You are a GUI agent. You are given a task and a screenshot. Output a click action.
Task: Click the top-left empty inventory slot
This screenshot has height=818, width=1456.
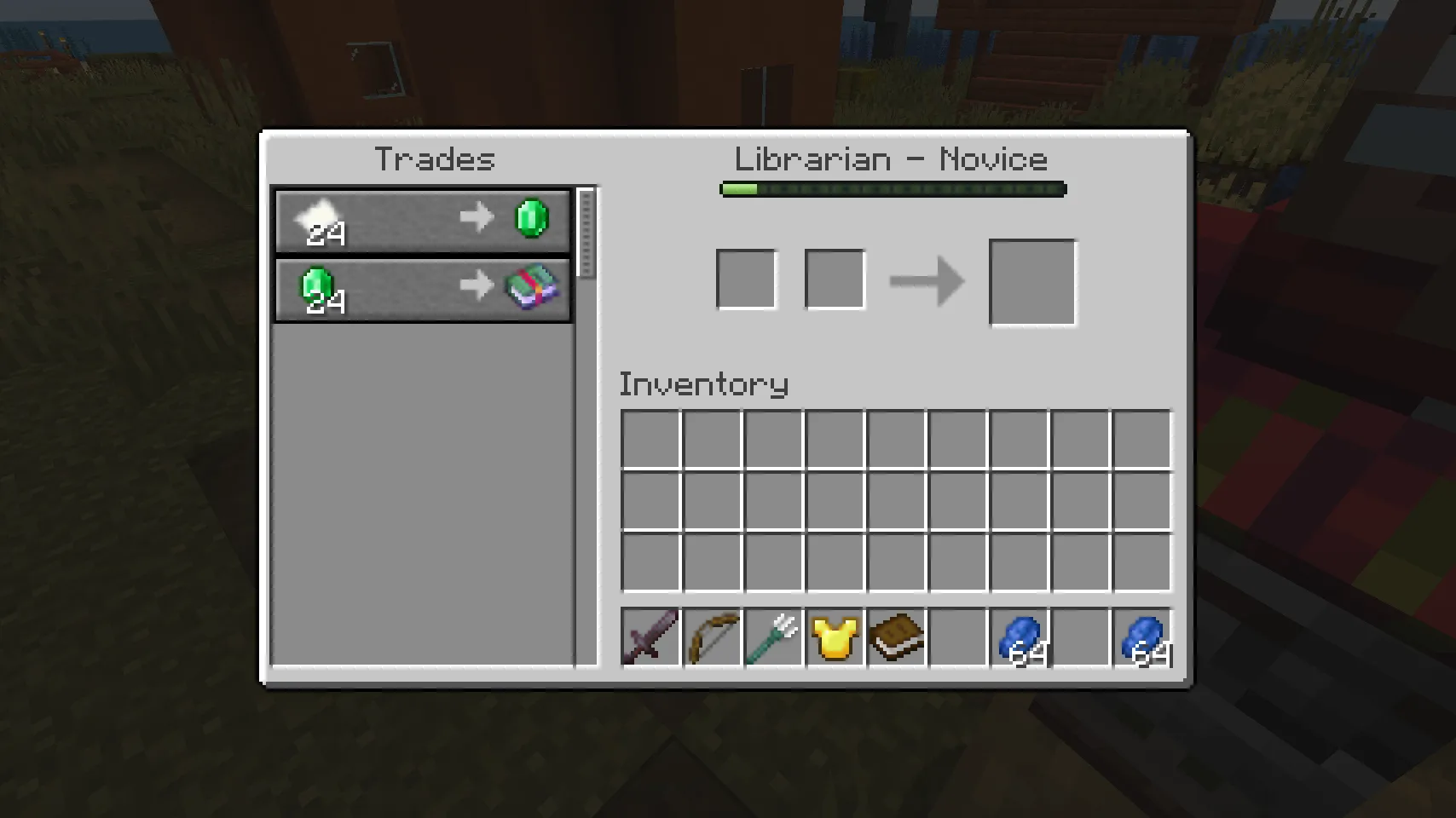pyautogui.click(x=653, y=438)
